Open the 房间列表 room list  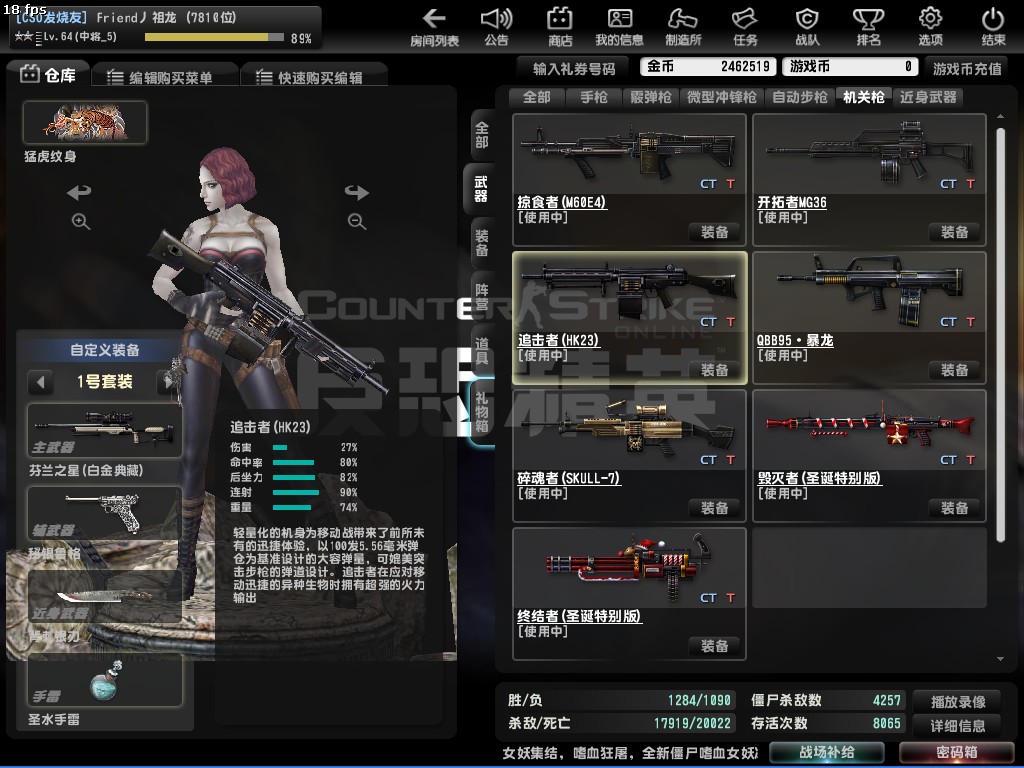tap(434, 27)
